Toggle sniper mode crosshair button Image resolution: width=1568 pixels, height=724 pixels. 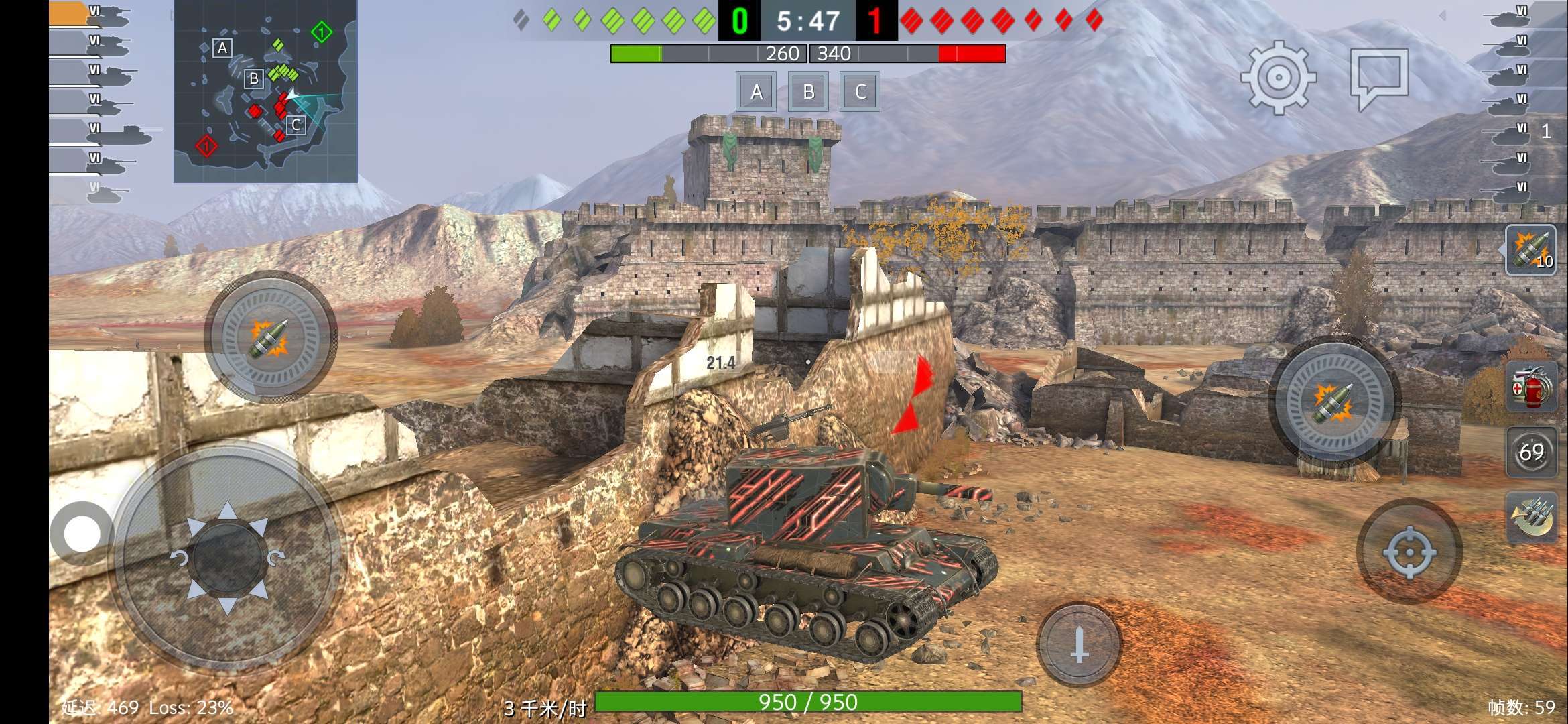point(1409,552)
